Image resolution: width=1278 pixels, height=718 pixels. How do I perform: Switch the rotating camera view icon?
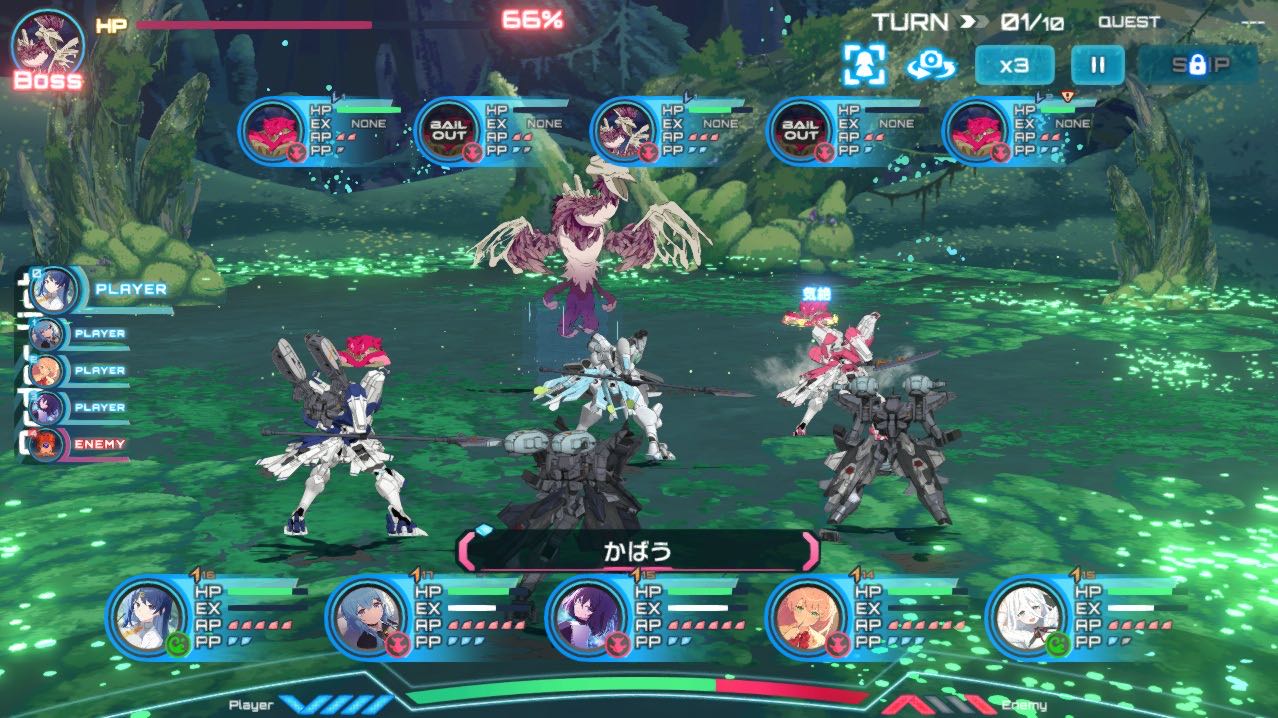point(931,66)
